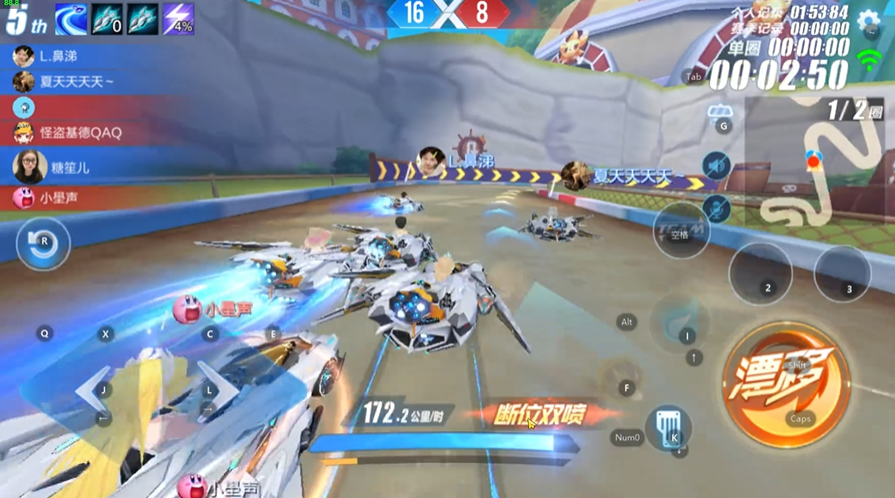Image resolution: width=895 pixels, height=498 pixels.
Task: Select player L.鼻涕 in the ranking list
Action: [x=60, y=56]
